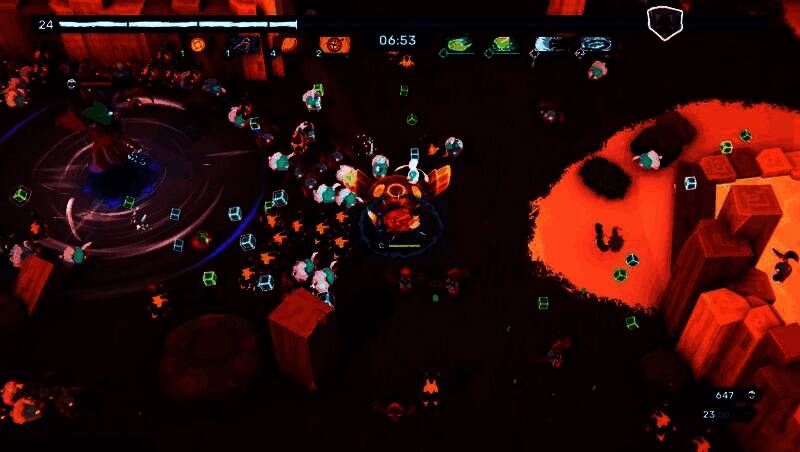Select the white-blue wing swirl upgrade icon
This screenshot has width=800, height=452.
[x=549, y=44]
